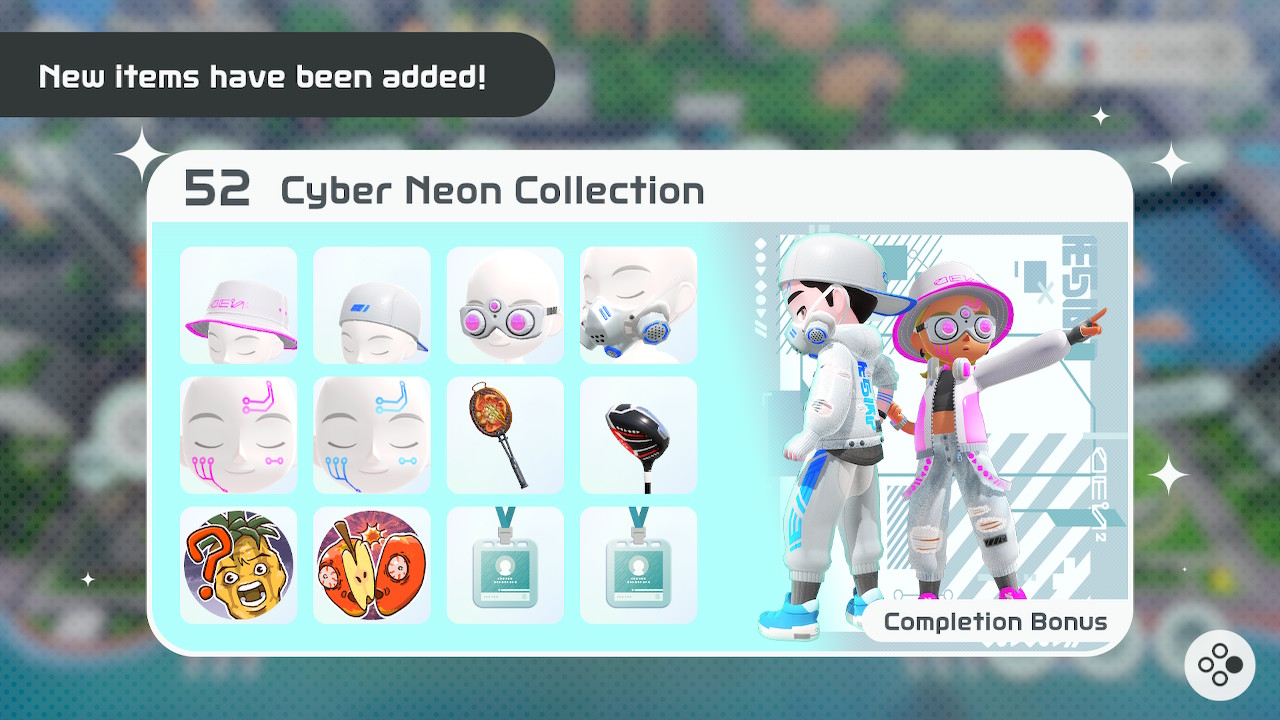Select the left ID badge lanyard
The height and width of the screenshot is (720, 1280).
tap(505, 565)
